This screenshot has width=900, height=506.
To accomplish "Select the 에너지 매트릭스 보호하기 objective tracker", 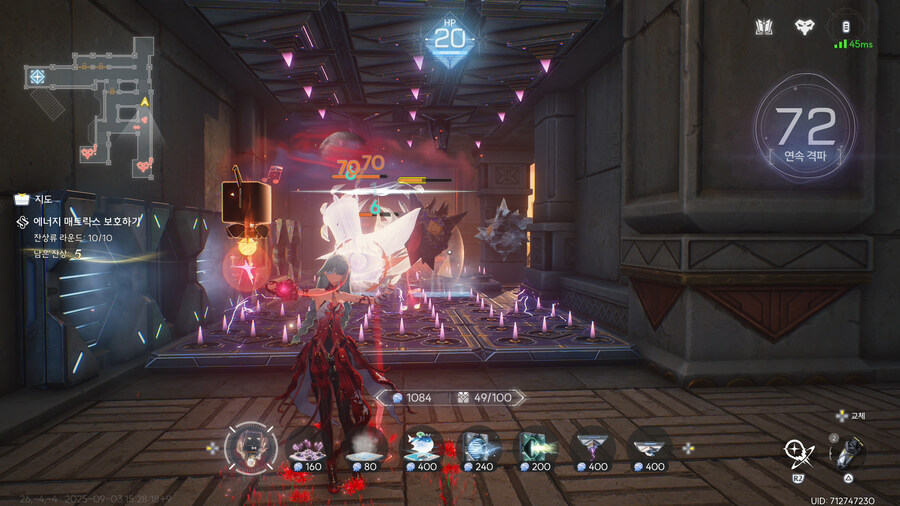I will click(x=86, y=221).
